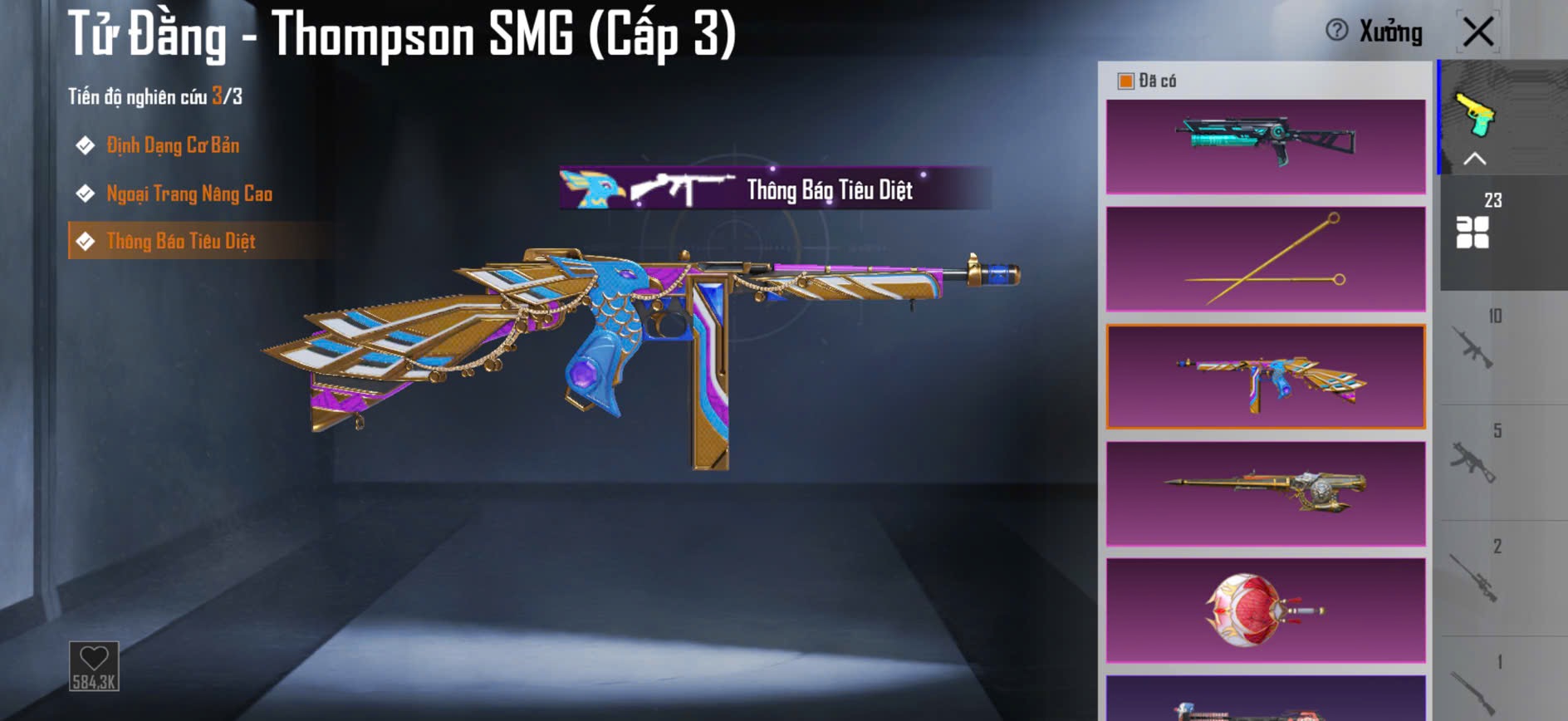Open the yellow pistol category tab
The height and width of the screenshot is (721, 1568).
point(1475,114)
